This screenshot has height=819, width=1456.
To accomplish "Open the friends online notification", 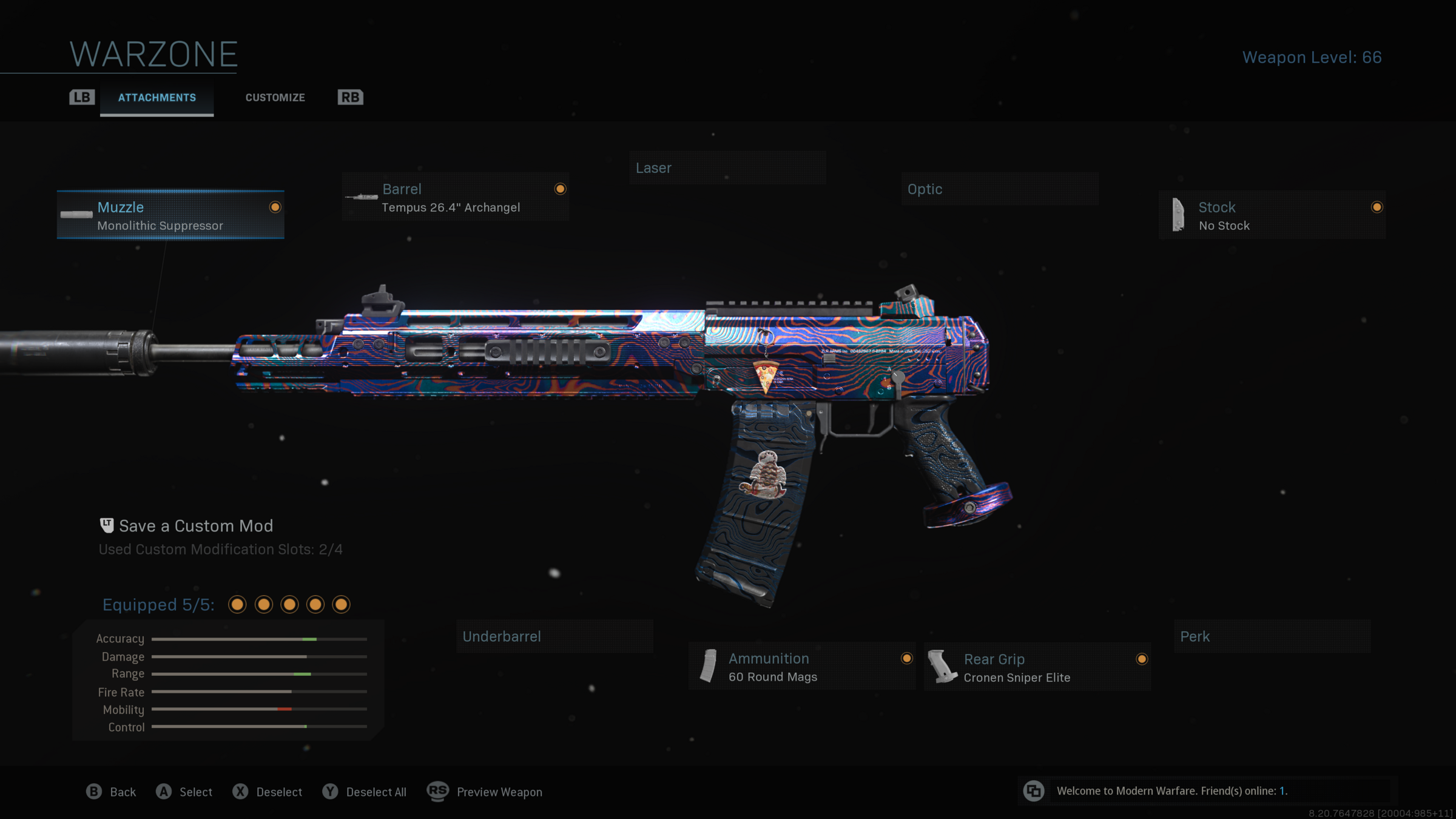I will click(1171, 791).
